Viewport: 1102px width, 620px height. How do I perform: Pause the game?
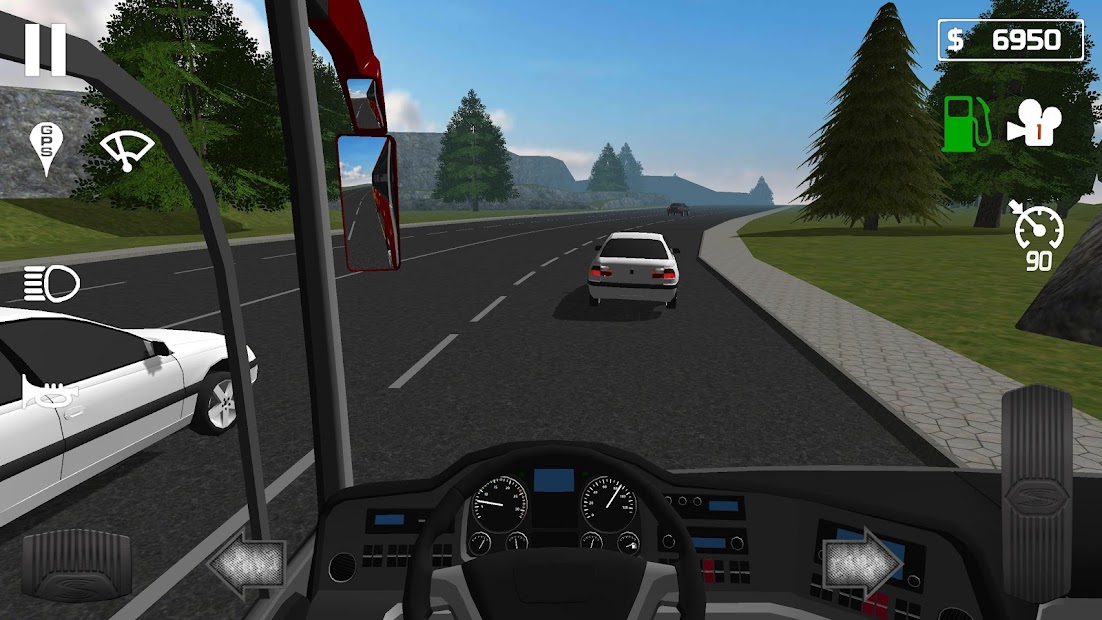45,49
